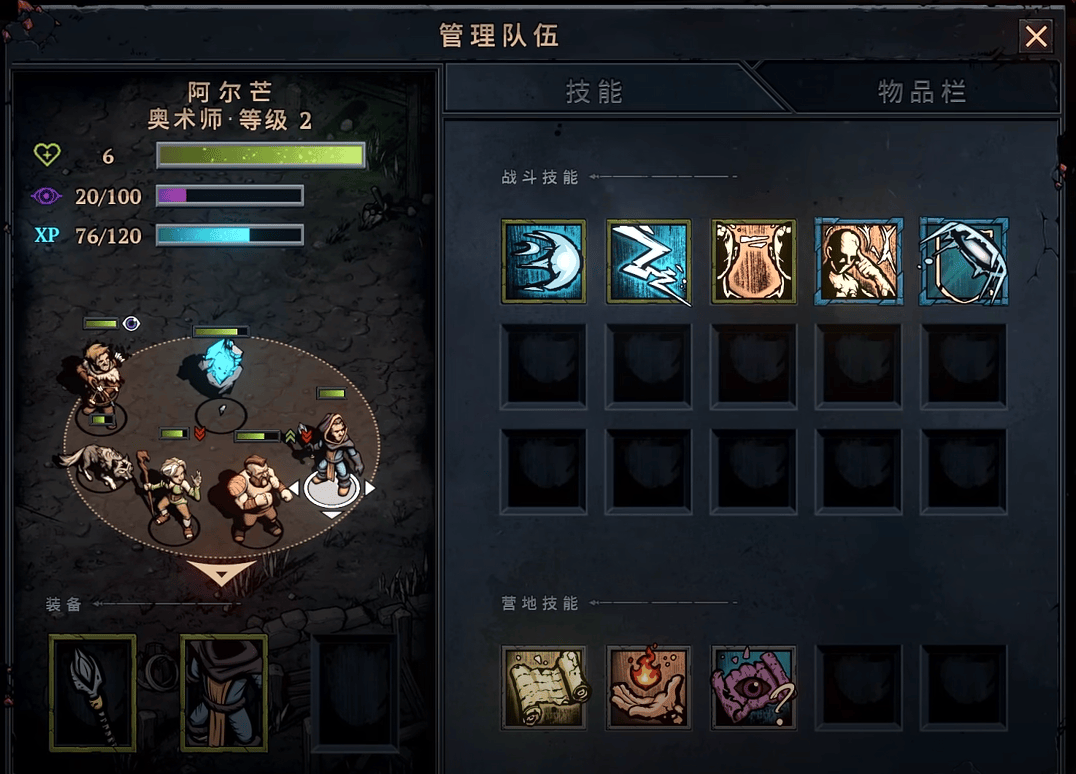Click the equipped staff weapon slot
This screenshot has height=774, width=1076.
pyautogui.click(x=92, y=692)
